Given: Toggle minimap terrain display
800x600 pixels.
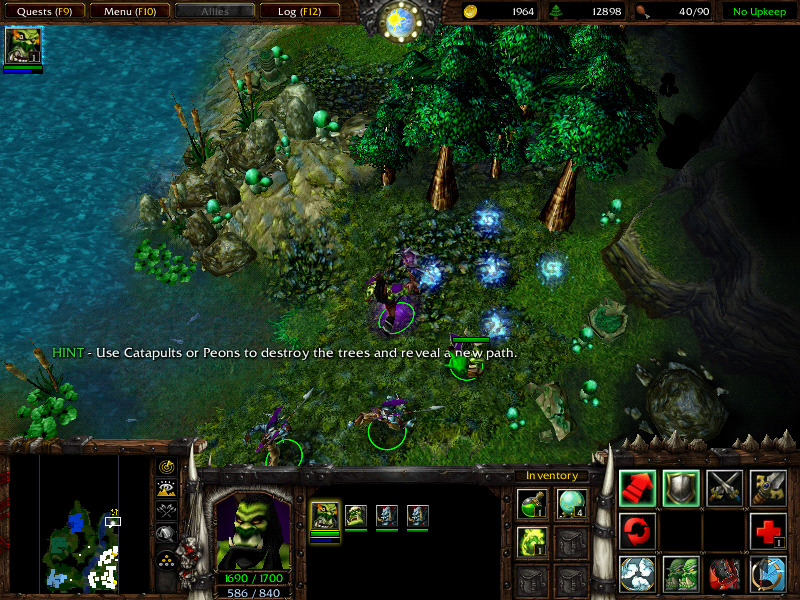Looking at the screenshot, I should point(166,488).
